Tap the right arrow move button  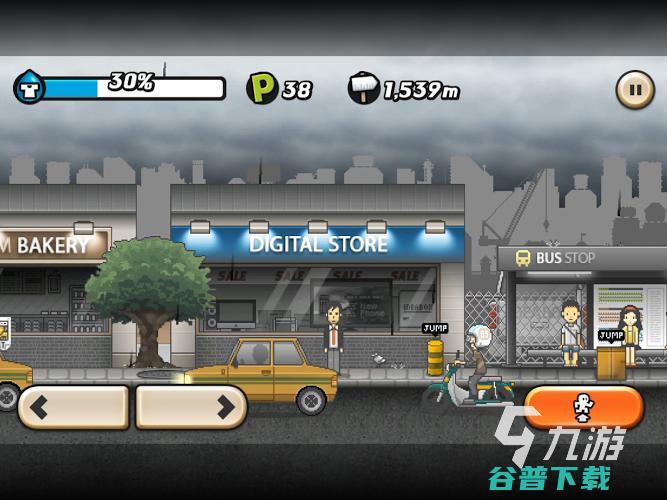coord(191,407)
